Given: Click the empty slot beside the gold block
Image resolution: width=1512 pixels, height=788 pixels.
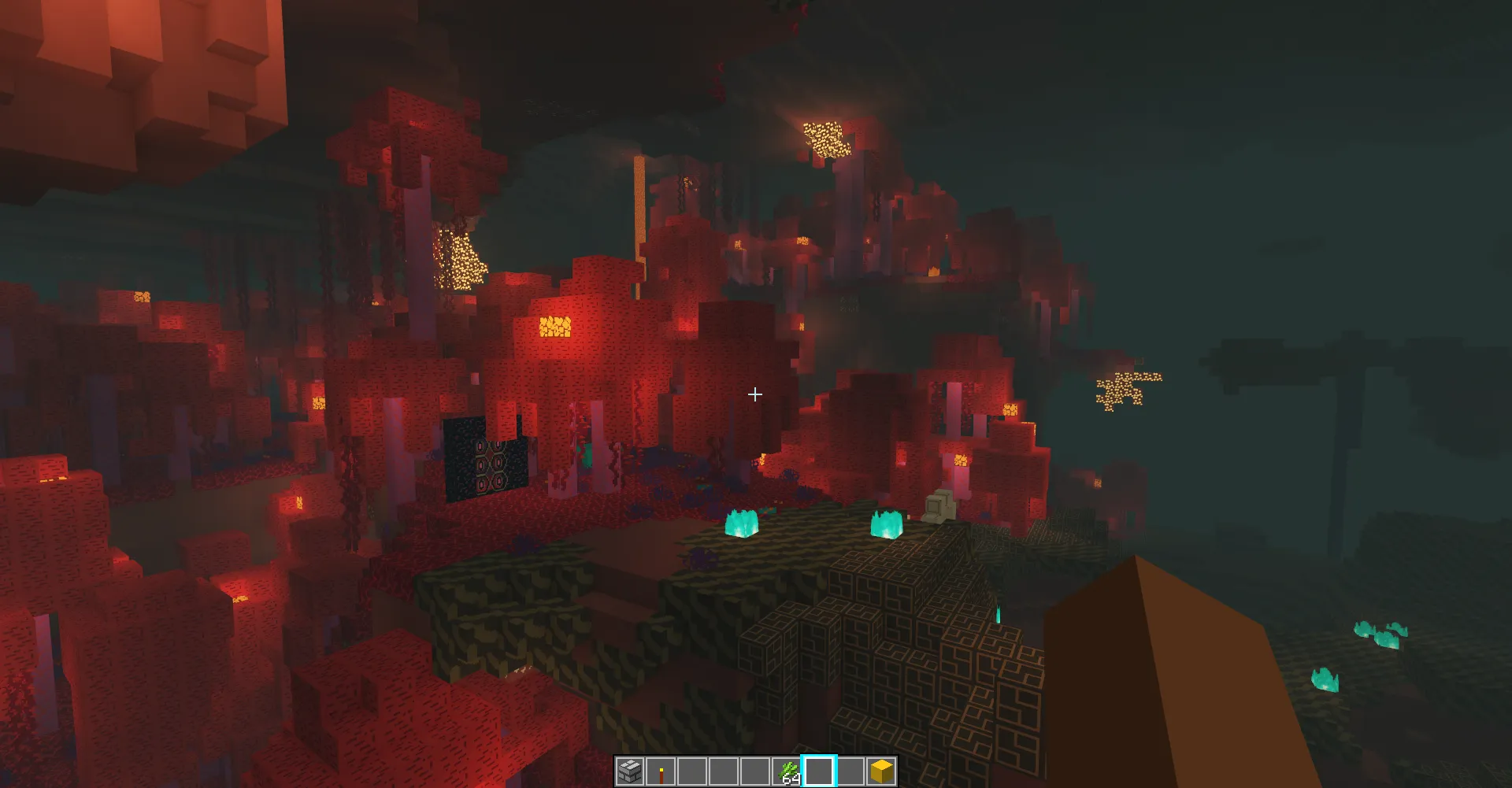Looking at the screenshot, I should [851, 772].
